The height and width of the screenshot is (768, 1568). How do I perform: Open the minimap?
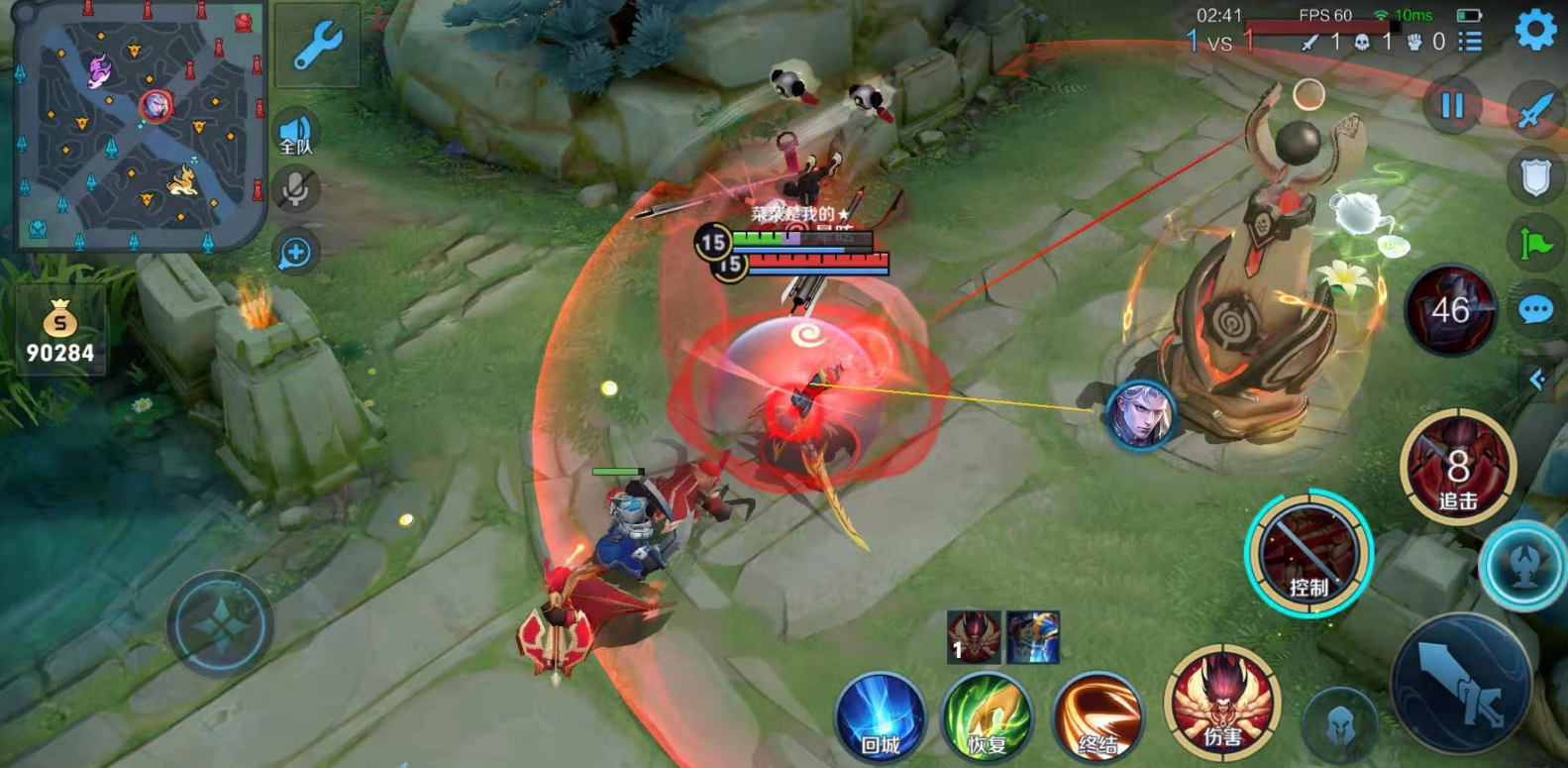click(141, 125)
